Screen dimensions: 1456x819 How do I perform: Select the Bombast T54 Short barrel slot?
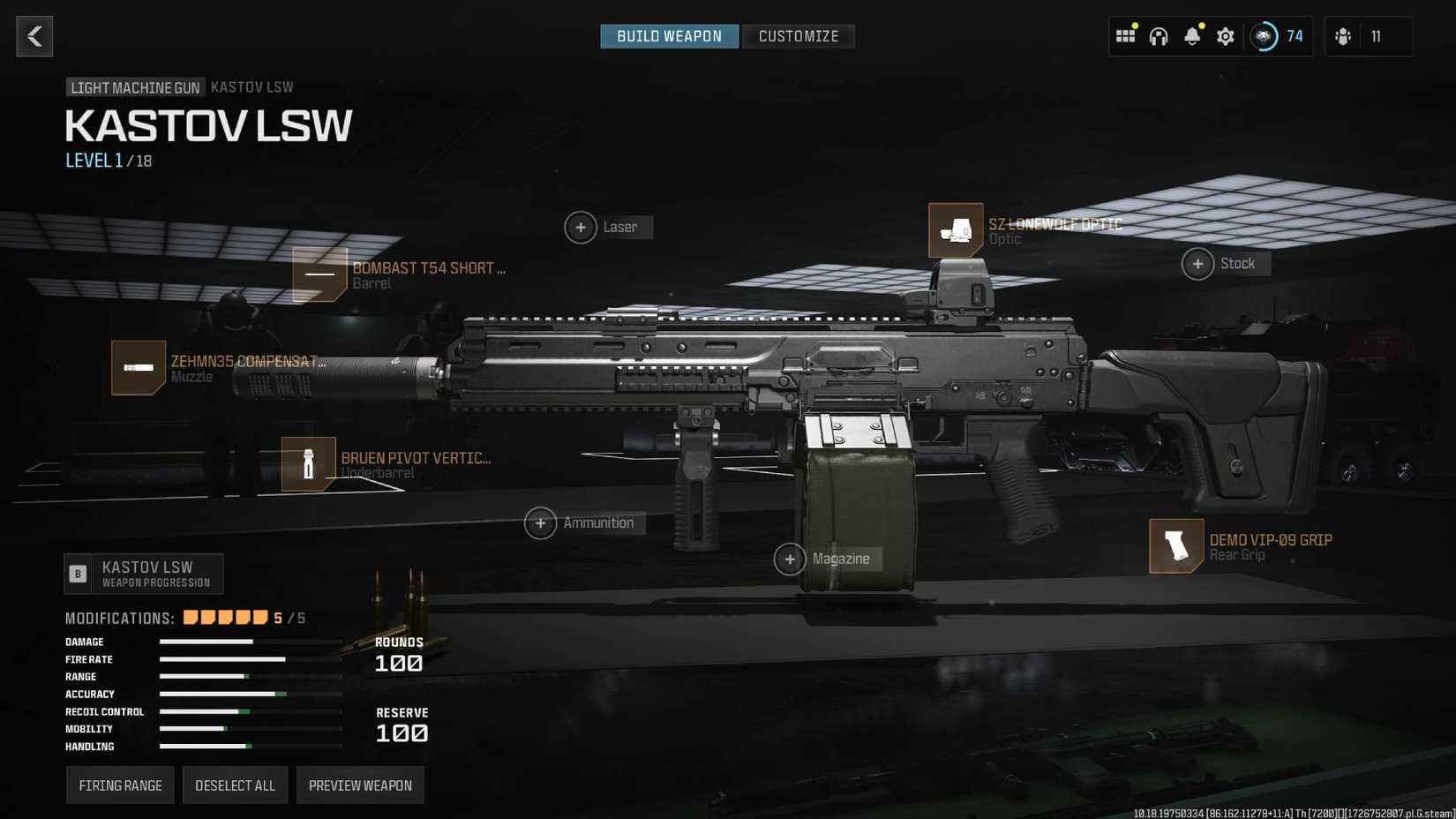319,274
